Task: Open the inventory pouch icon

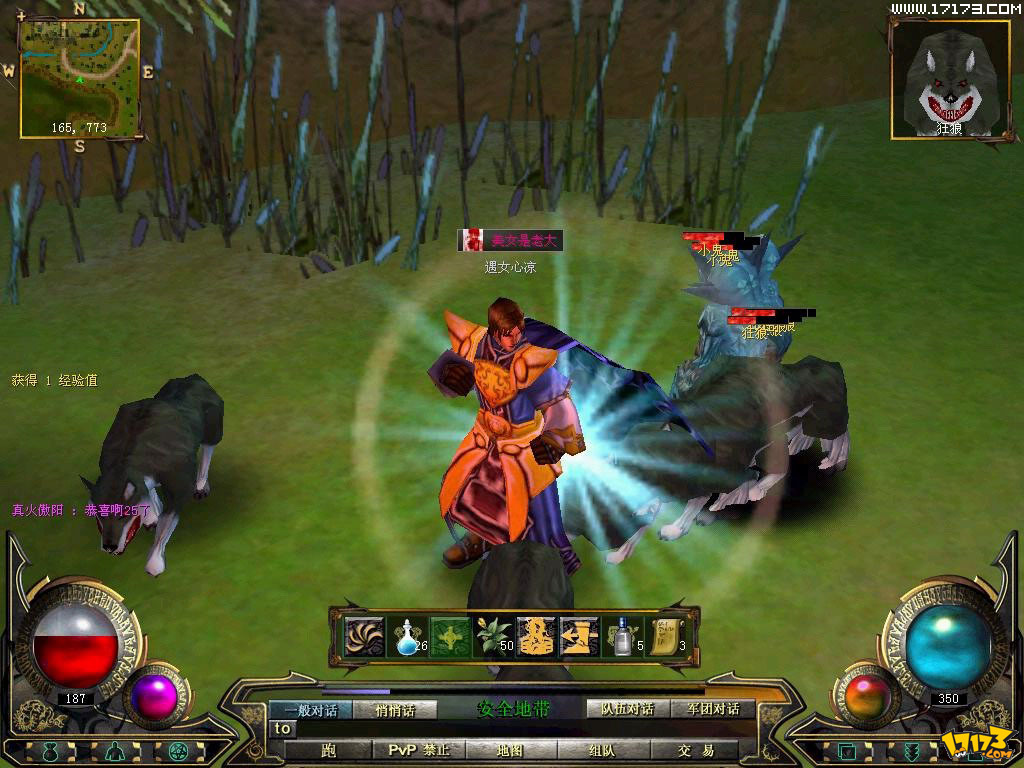Action: click(49, 751)
